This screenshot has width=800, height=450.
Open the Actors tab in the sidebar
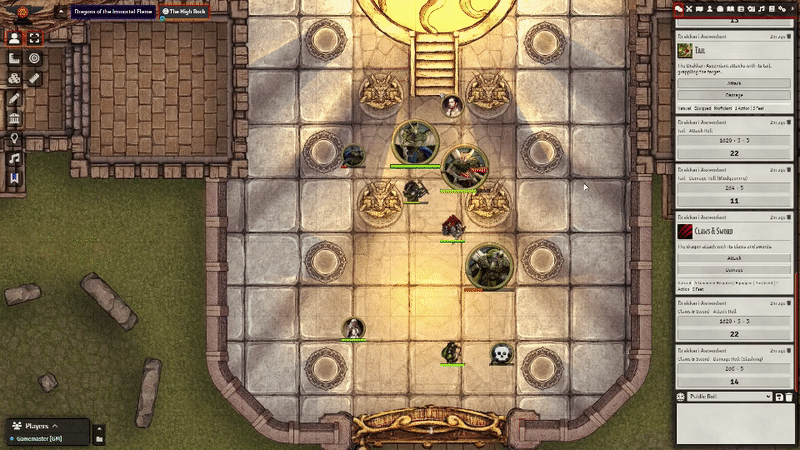click(x=711, y=8)
